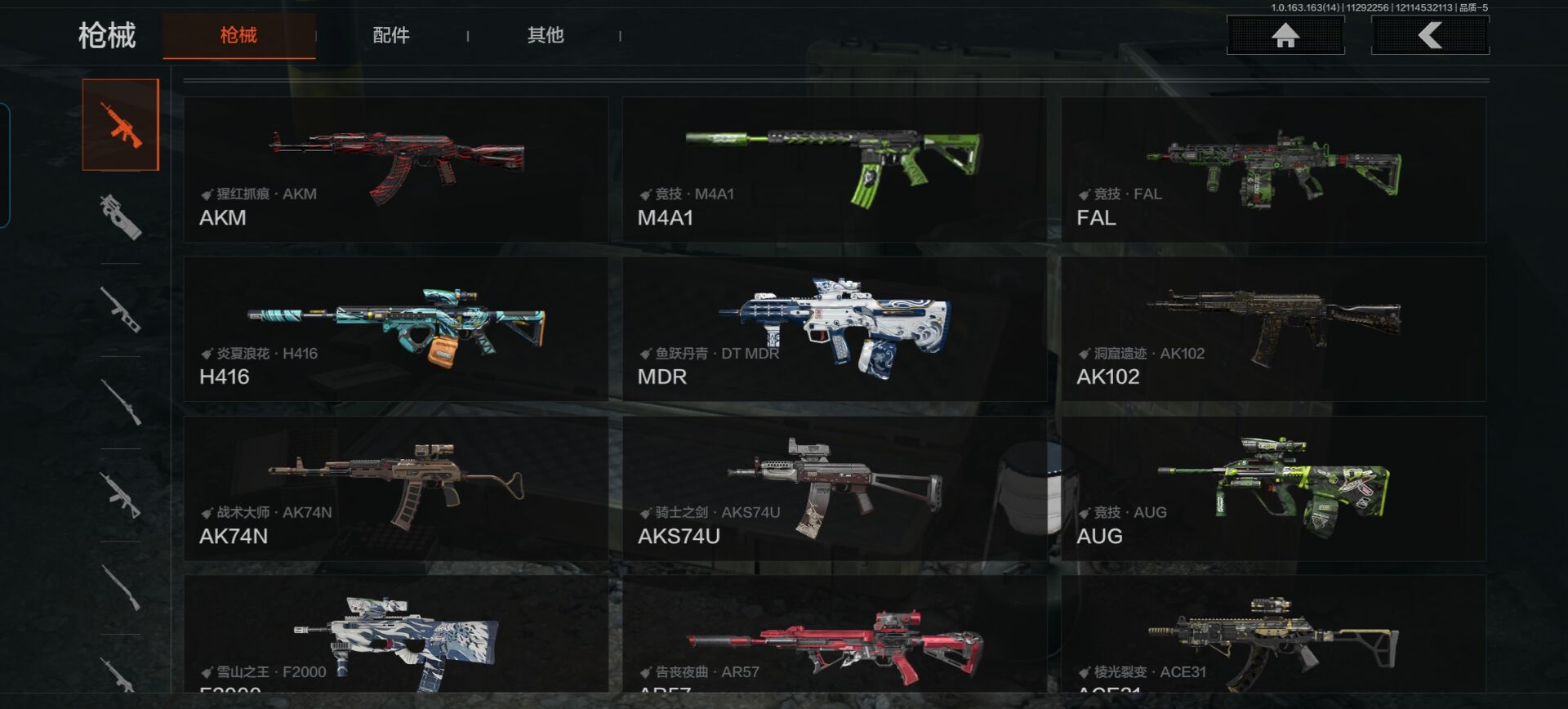Viewport: 1568px width, 709px height.
Task: Select the red AR57 weapon card
Action: click(834, 635)
